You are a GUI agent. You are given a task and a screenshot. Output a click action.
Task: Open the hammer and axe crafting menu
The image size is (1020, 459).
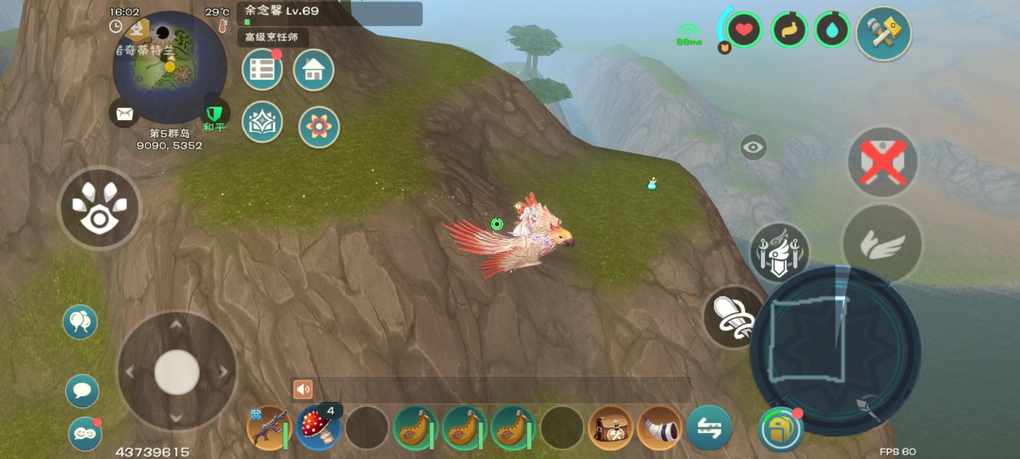point(883,34)
